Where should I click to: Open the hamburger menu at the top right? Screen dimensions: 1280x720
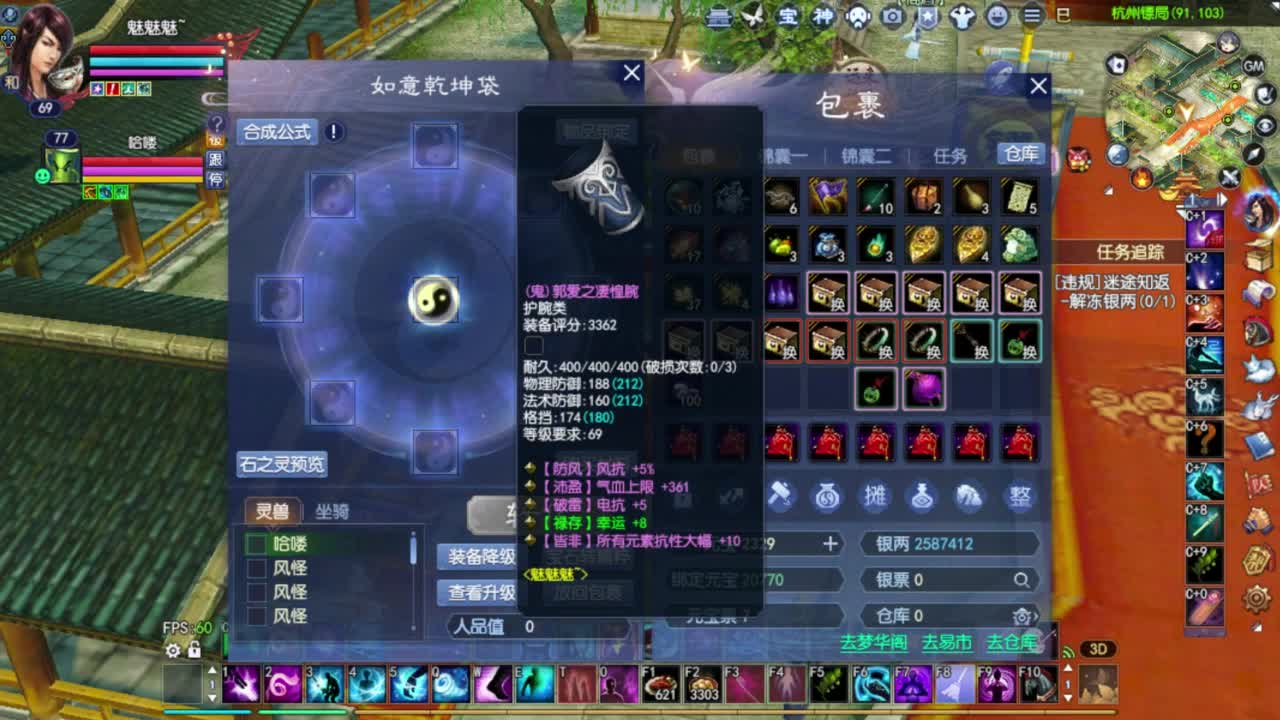coord(1031,15)
